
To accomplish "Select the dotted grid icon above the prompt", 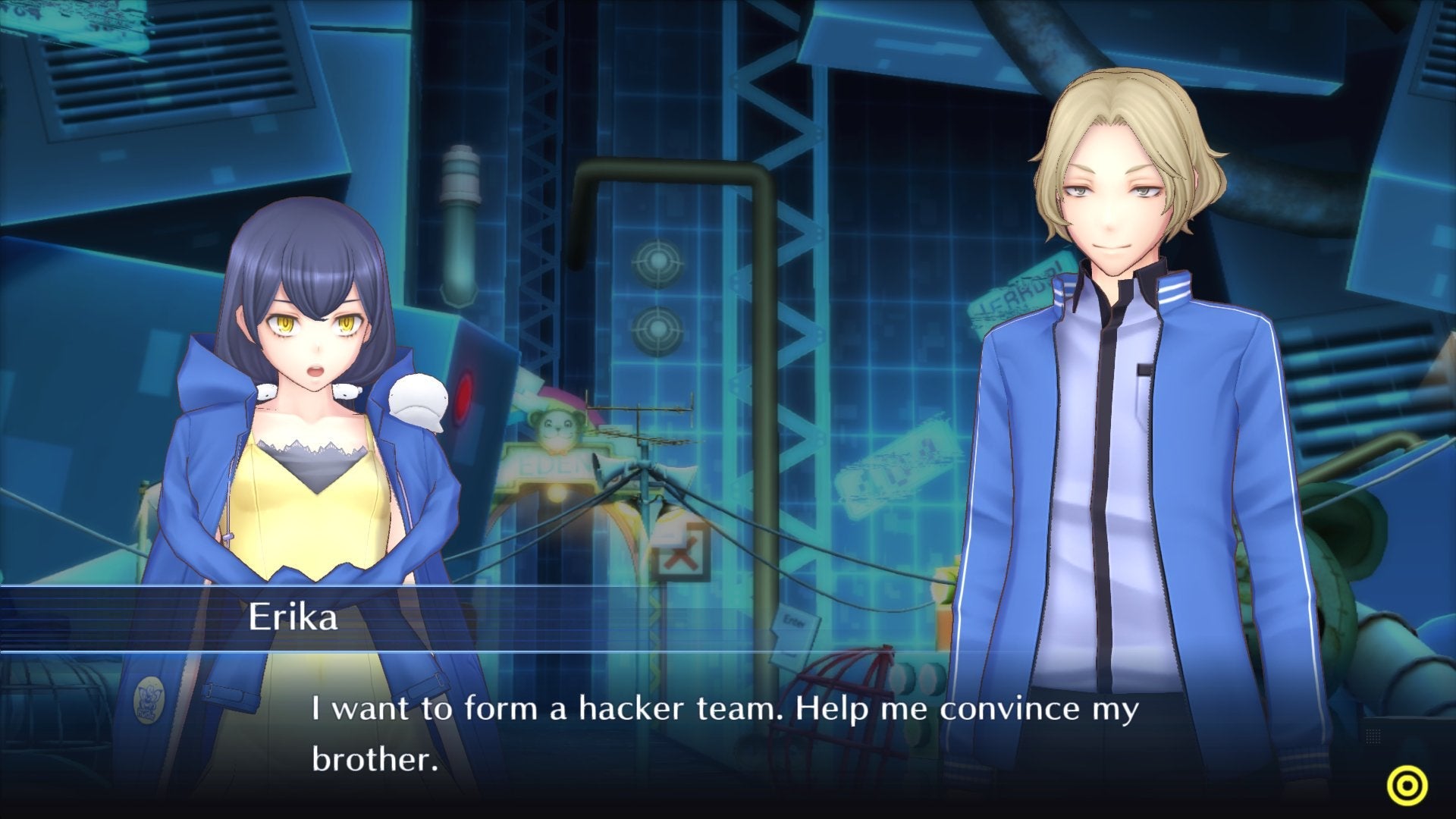I will click(x=1373, y=736).
